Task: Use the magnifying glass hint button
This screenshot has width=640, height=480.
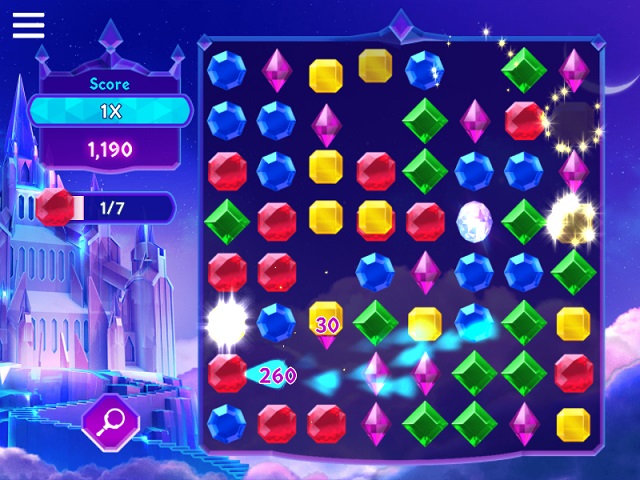Action: pyautogui.click(x=110, y=422)
